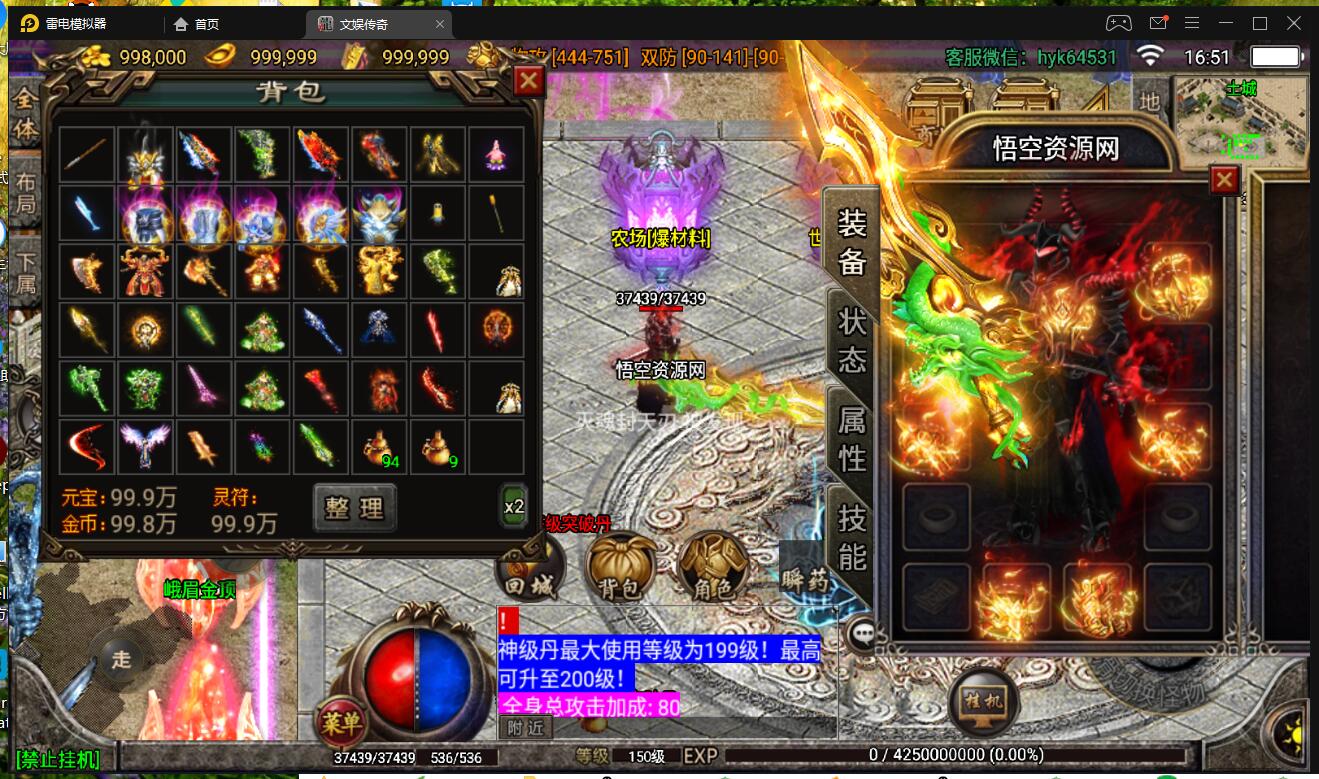Click the 回城 return-to-town button
The height and width of the screenshot is (779, 1319).
pyautogui.click(x=531, y=570)
